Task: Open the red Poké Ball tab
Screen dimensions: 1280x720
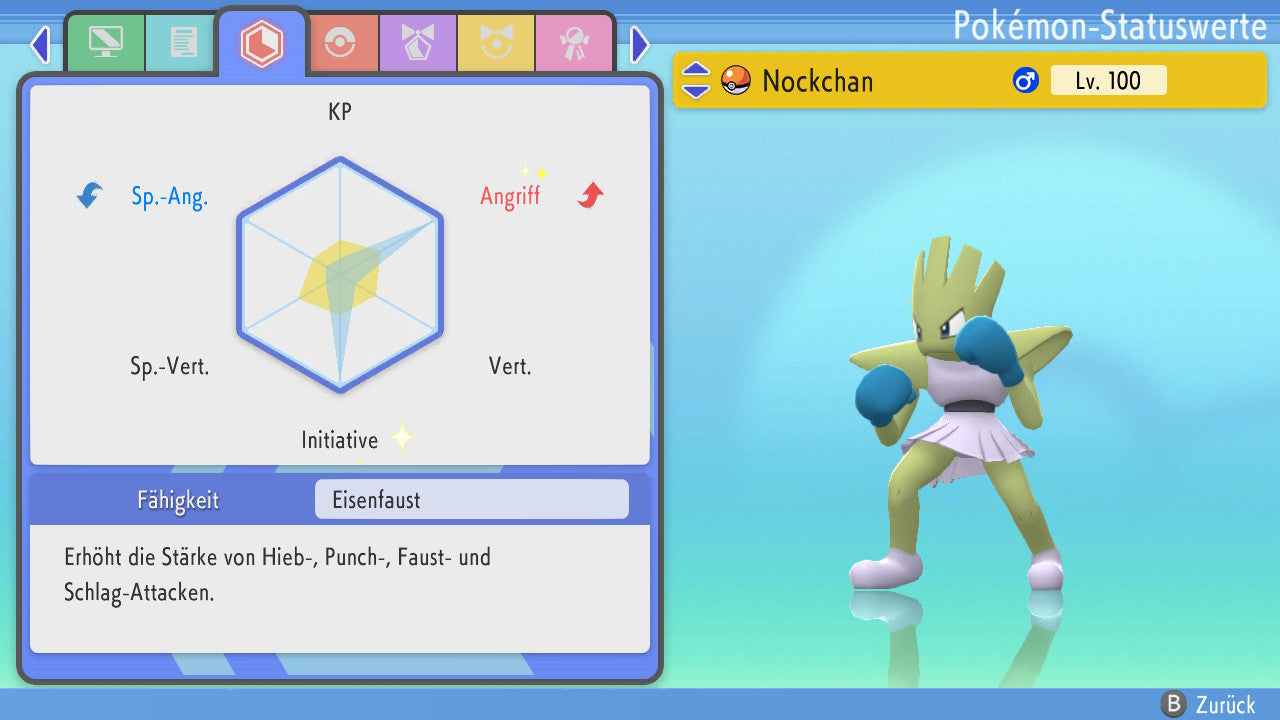Action: pyautogui.click(x=340, y=43)
